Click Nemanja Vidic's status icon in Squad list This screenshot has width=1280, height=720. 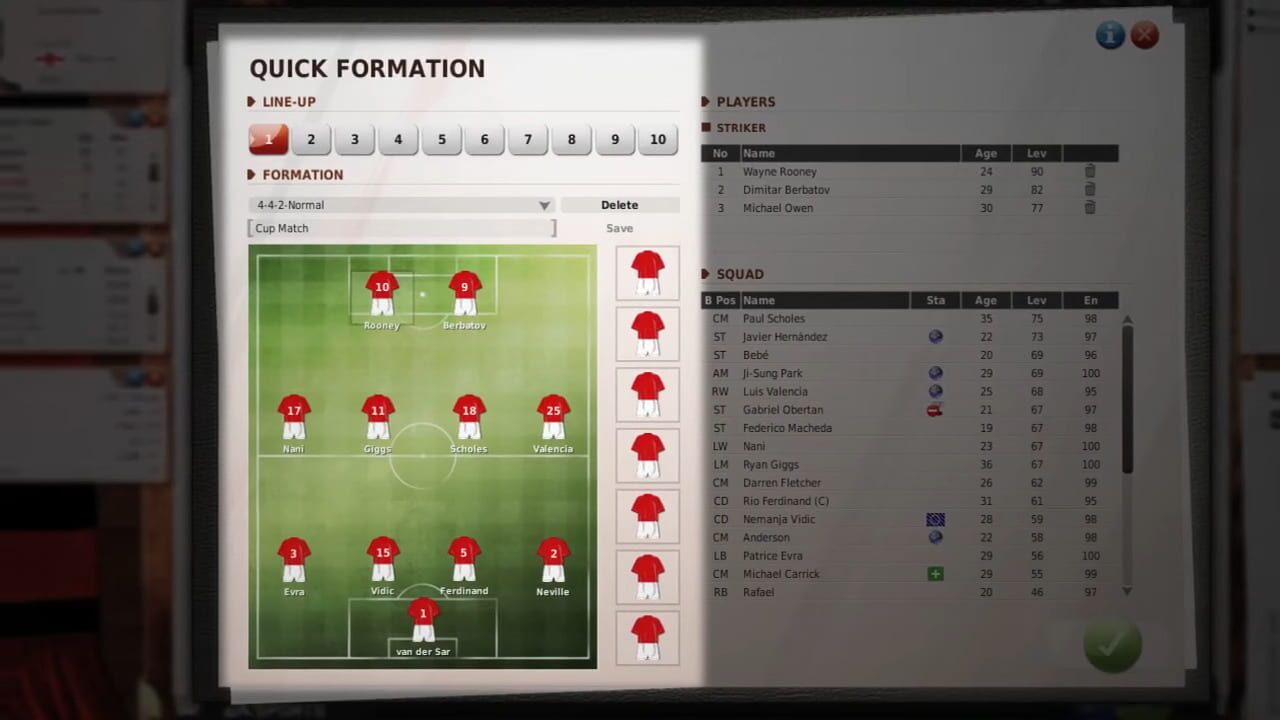pyautogui.click(x=935, y=519)
